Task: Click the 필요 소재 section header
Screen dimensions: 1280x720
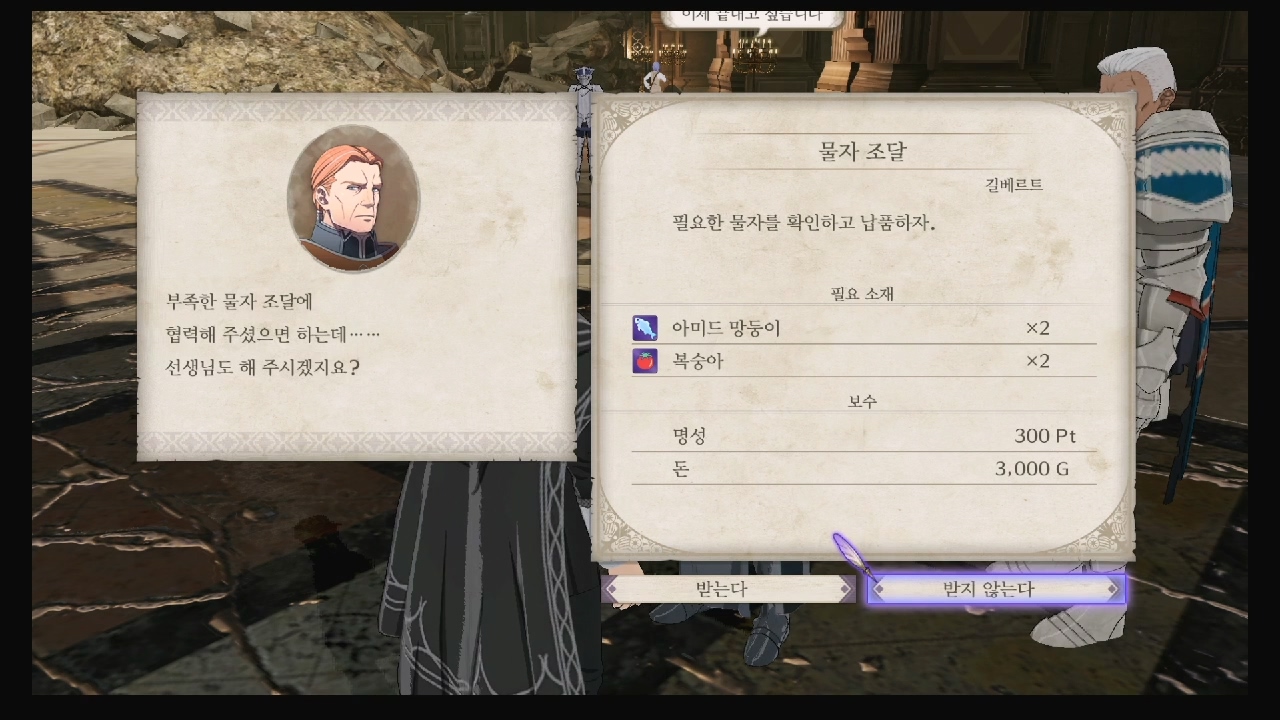Action: [862, 293]
